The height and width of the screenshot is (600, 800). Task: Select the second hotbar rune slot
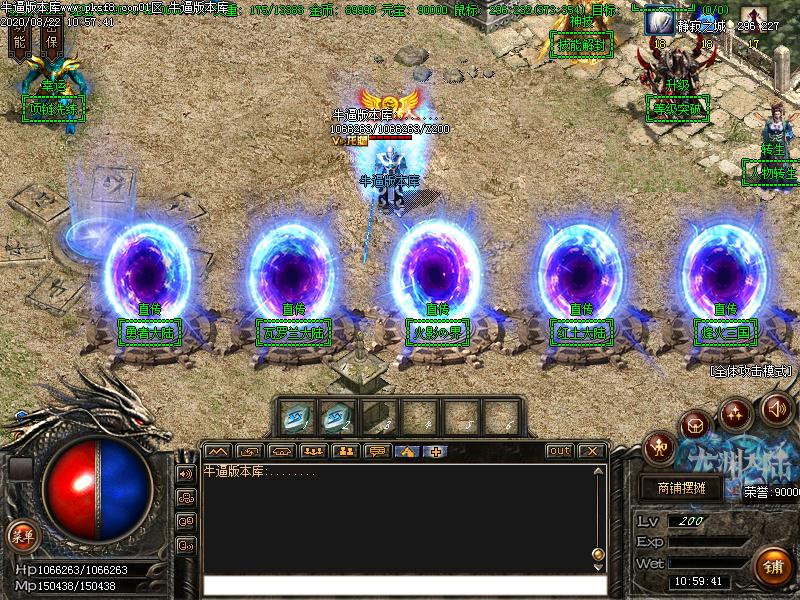(336, 414)
